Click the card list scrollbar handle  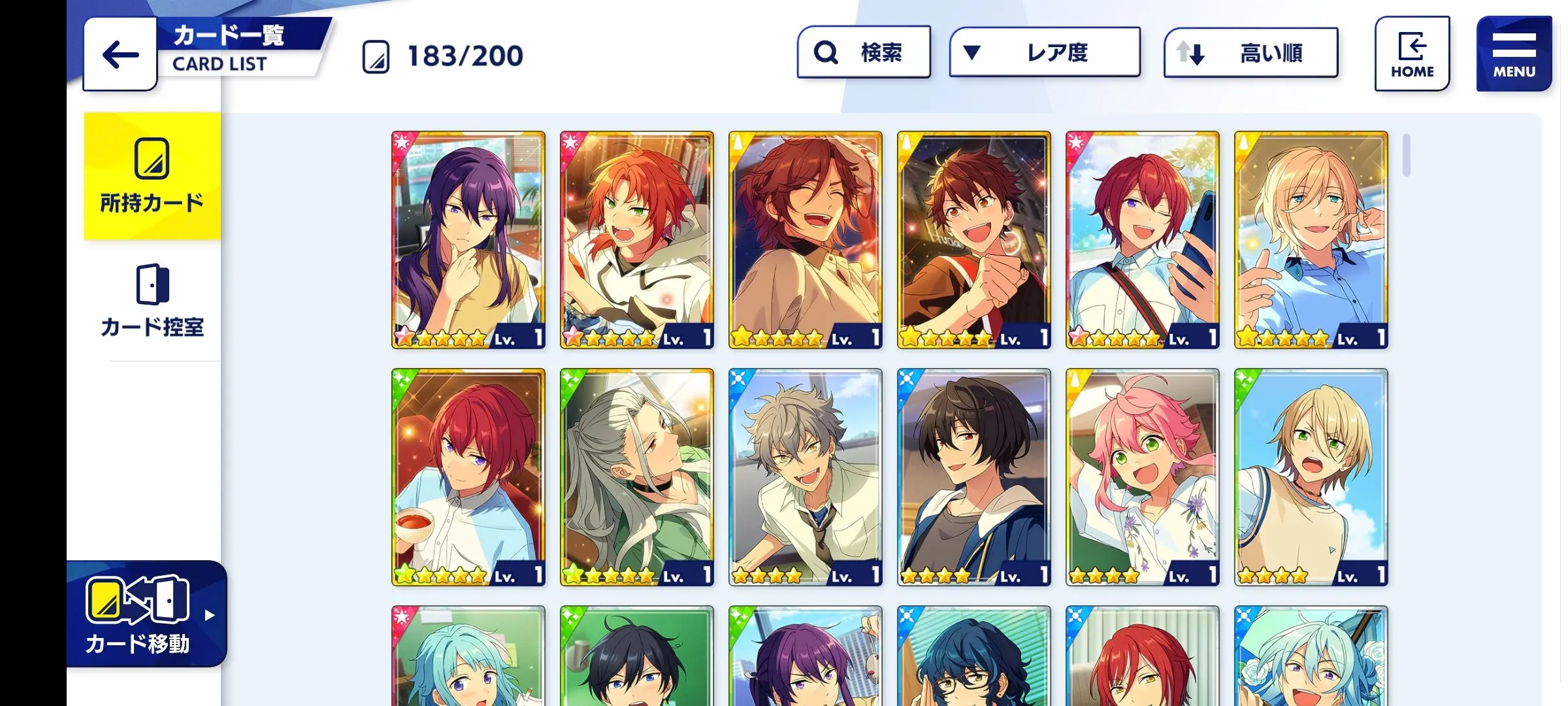point(1406,155)
